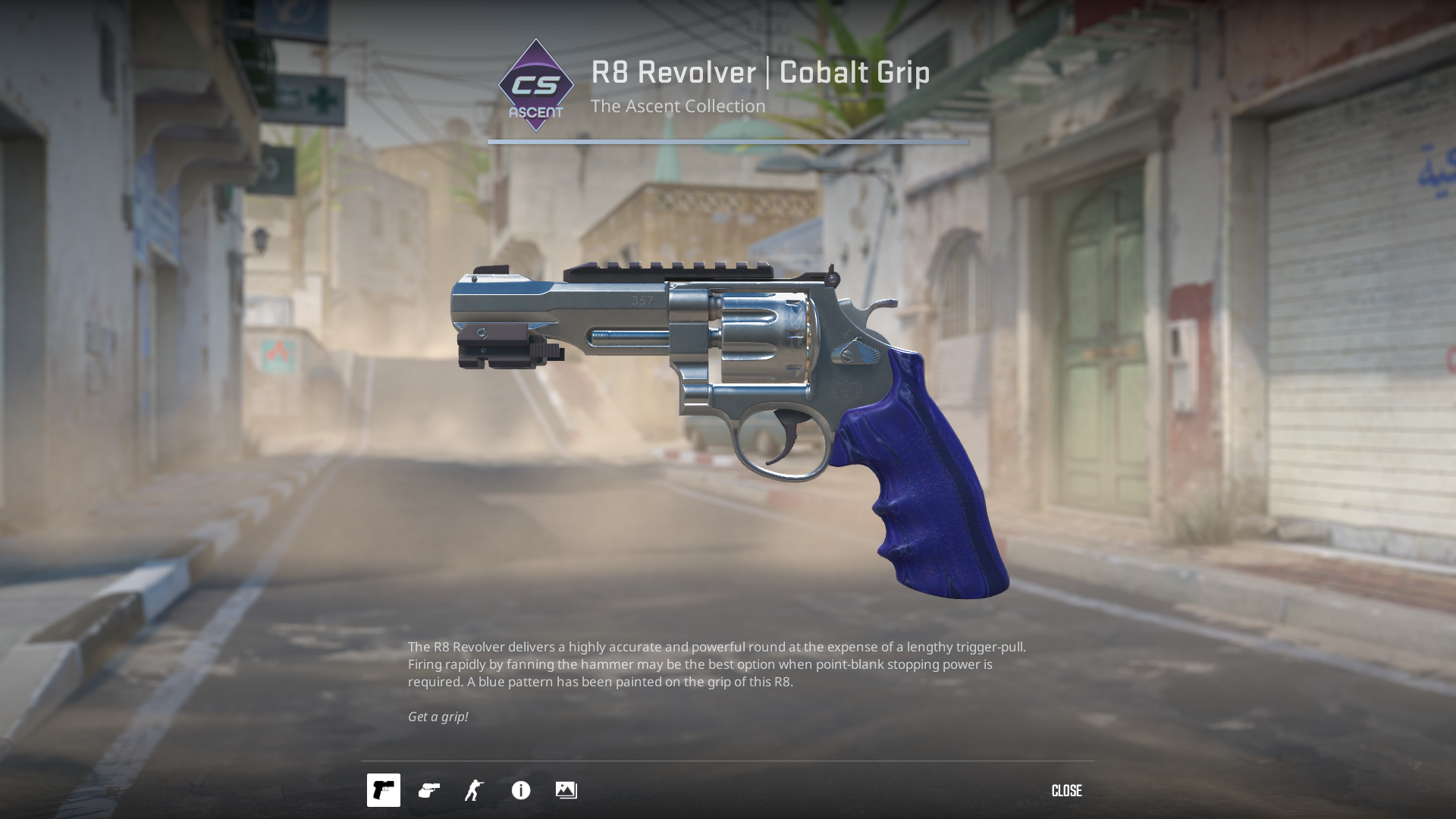The image size is (1456, 819).
Task: Show the weapon on the running character
Action: [475, 790]
